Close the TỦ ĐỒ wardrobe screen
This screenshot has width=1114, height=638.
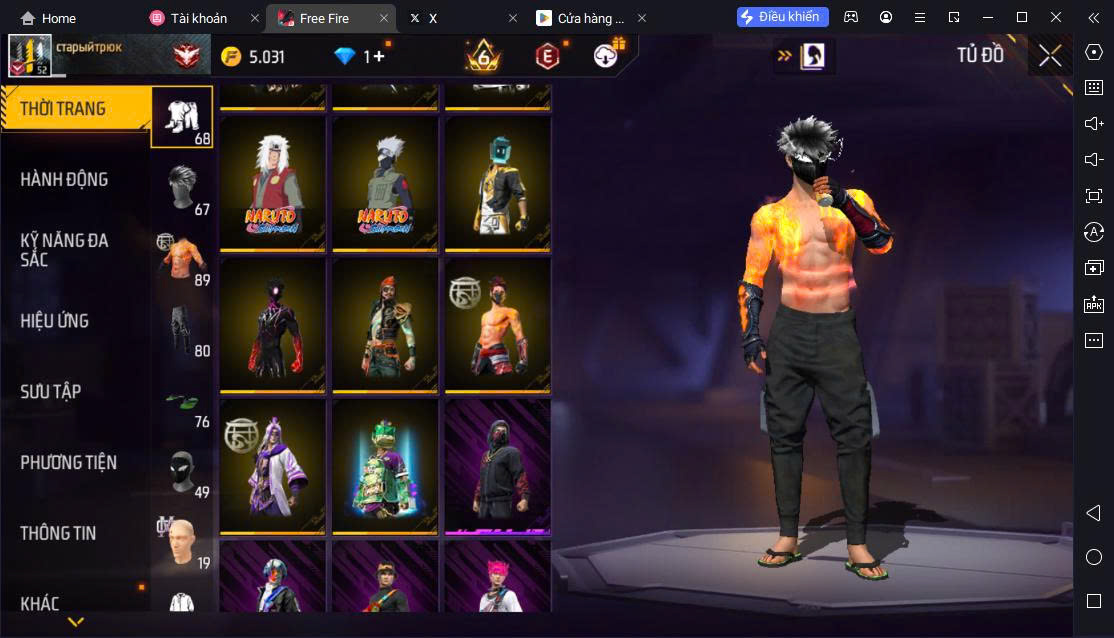click(1050, 56)
